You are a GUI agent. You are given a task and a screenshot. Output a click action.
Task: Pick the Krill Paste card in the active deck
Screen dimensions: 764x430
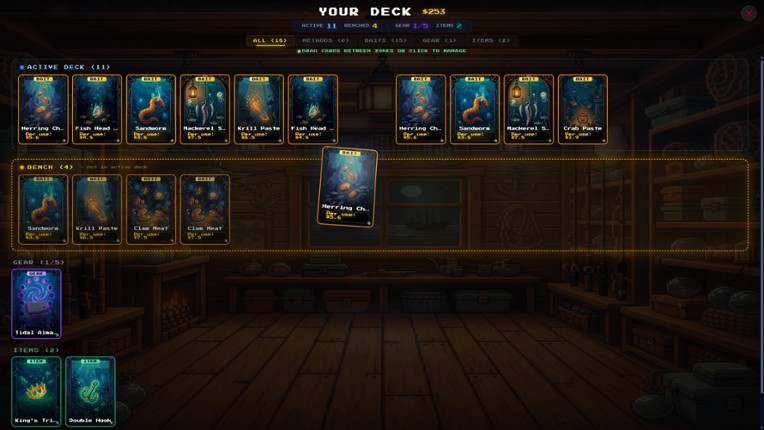tap(259, 109)
